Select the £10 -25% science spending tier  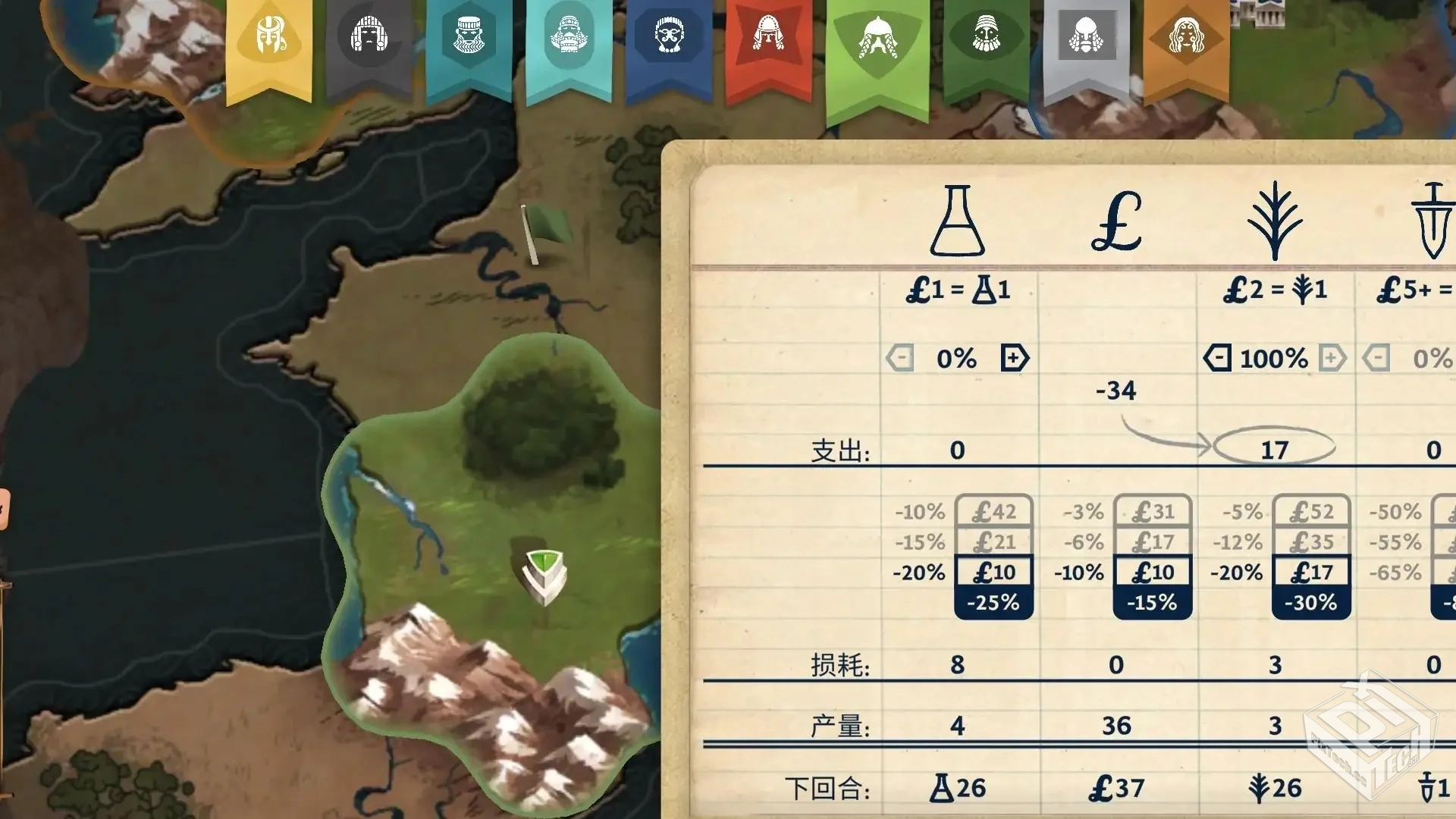(994, 573)
